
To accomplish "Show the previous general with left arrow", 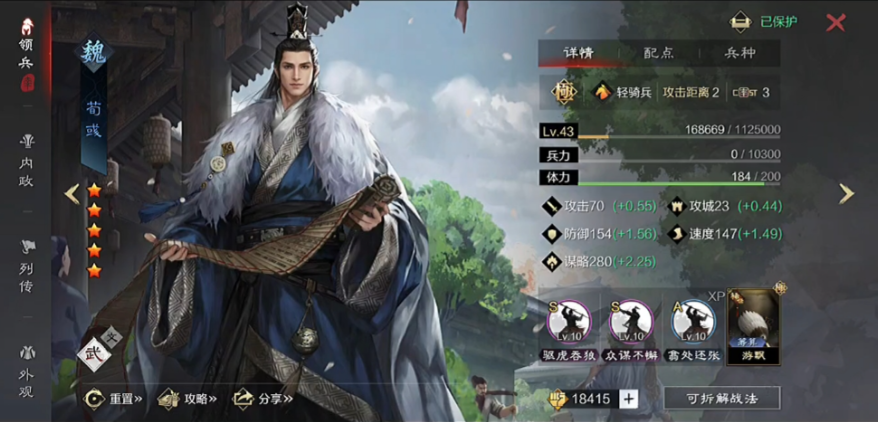I will (72, 194).
